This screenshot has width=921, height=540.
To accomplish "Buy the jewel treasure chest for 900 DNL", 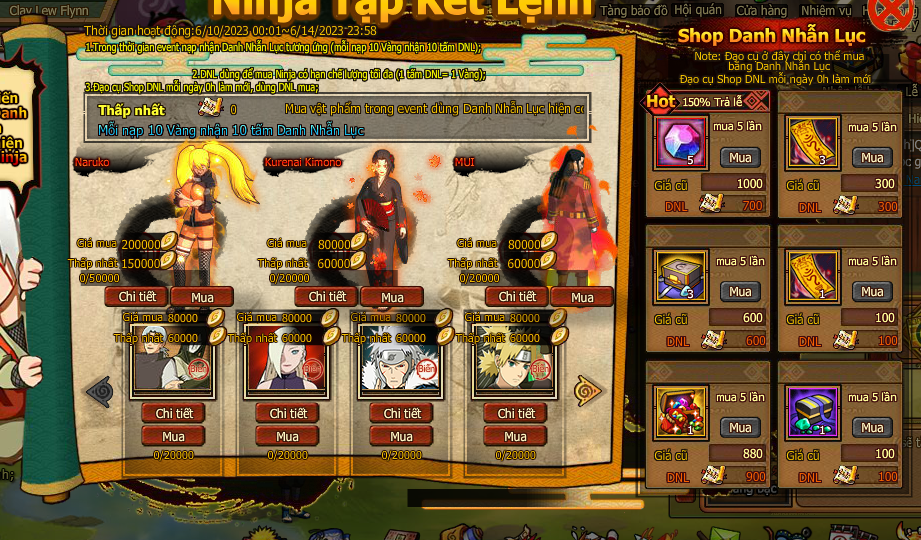I will point(740,427).
